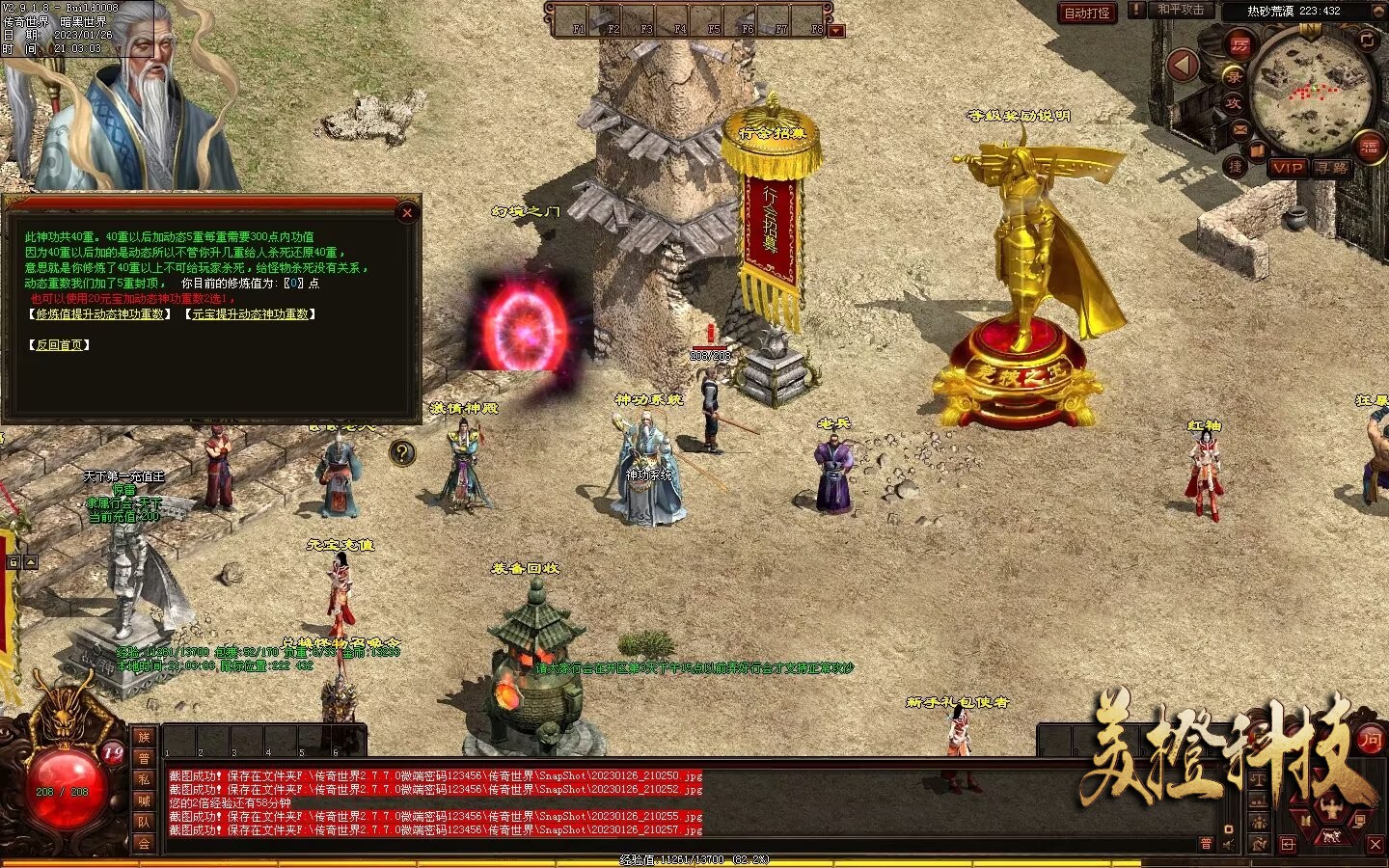Switch chat to the 喊 shout channel
Viewport: 1389px width, 868px height.
click(144, 800)
